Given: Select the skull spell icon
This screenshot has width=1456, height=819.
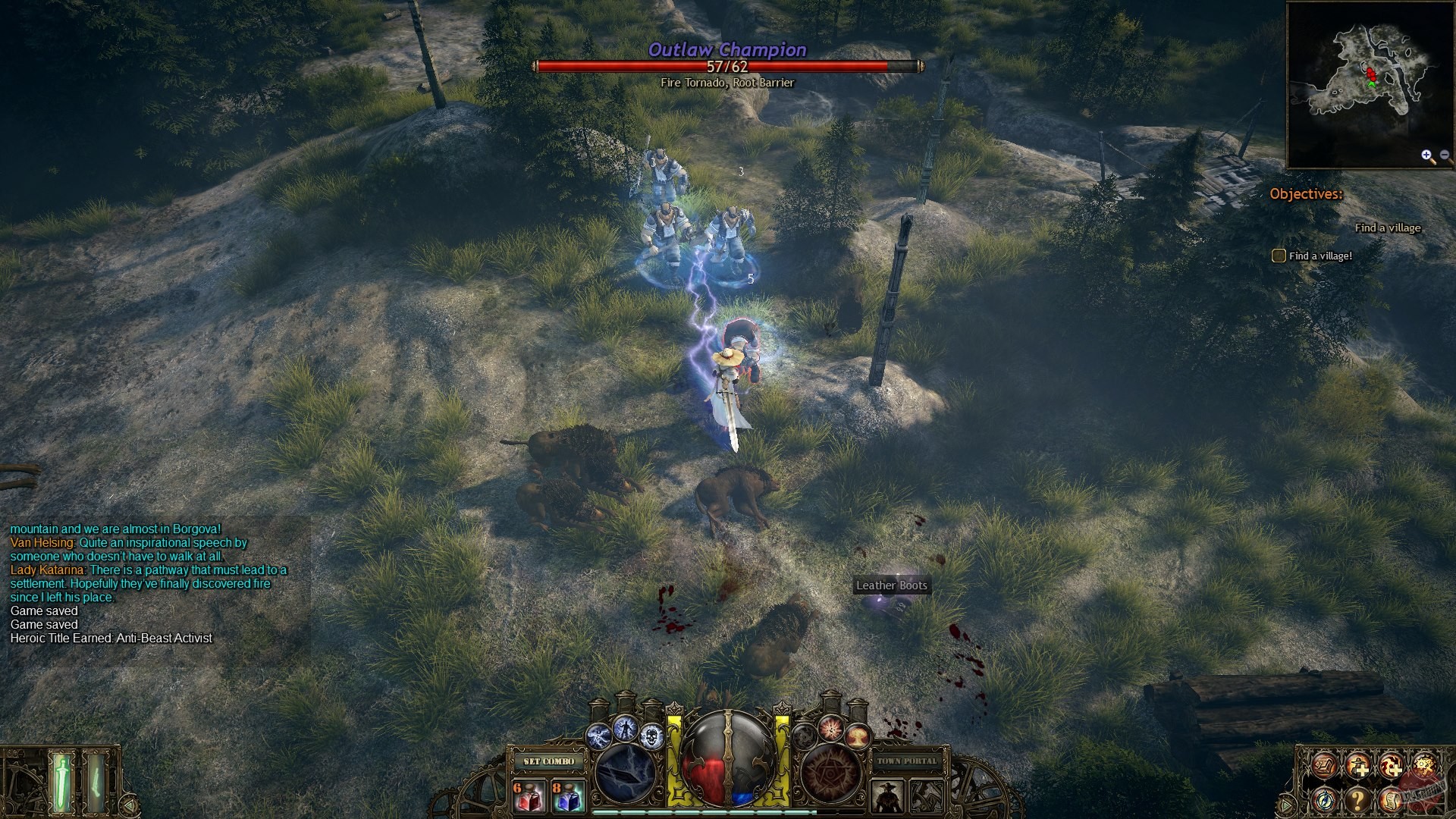Looking at the screenshot, I should point(651,736).
